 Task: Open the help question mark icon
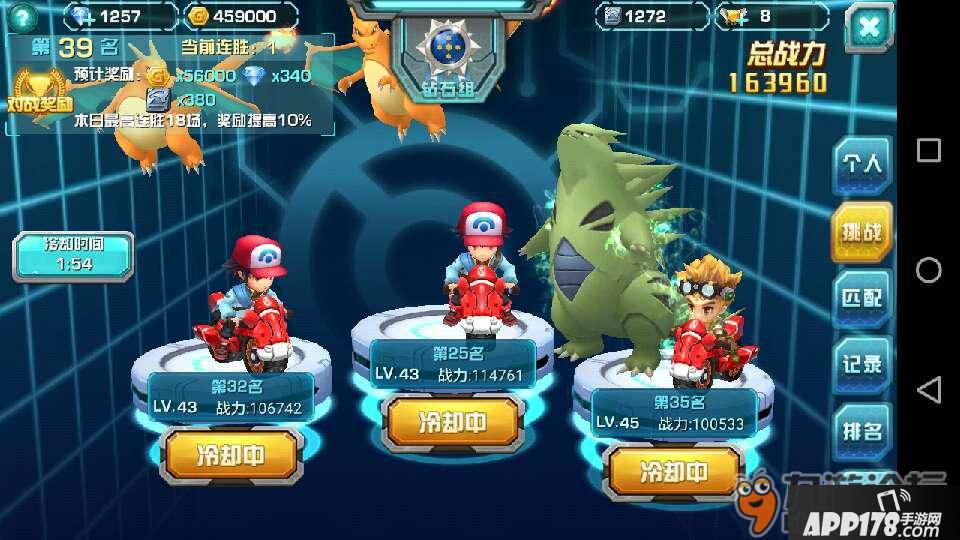coord(20,16)
